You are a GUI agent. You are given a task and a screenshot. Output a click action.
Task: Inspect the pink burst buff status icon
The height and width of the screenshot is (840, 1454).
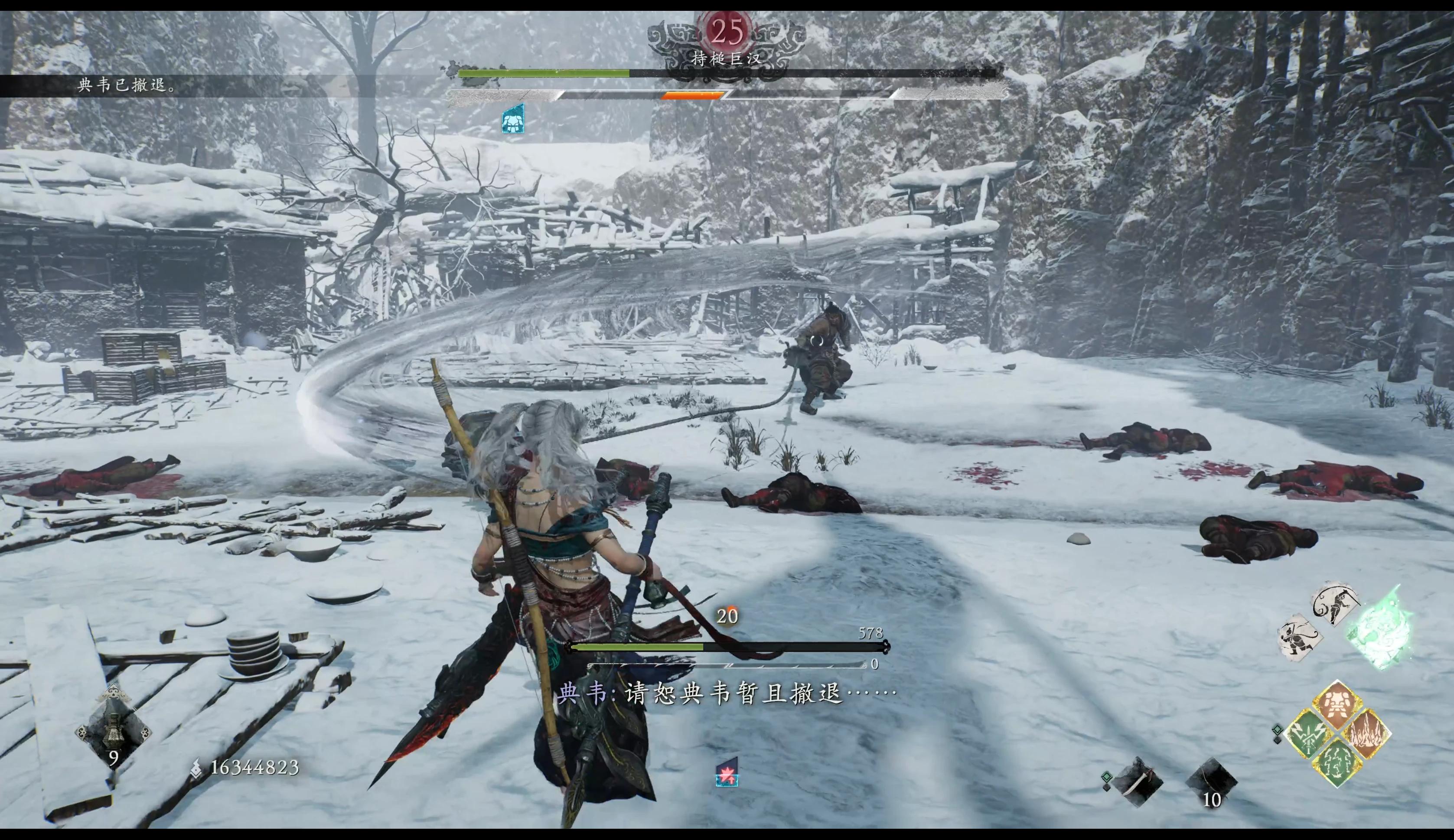click(x=727, y=772)
